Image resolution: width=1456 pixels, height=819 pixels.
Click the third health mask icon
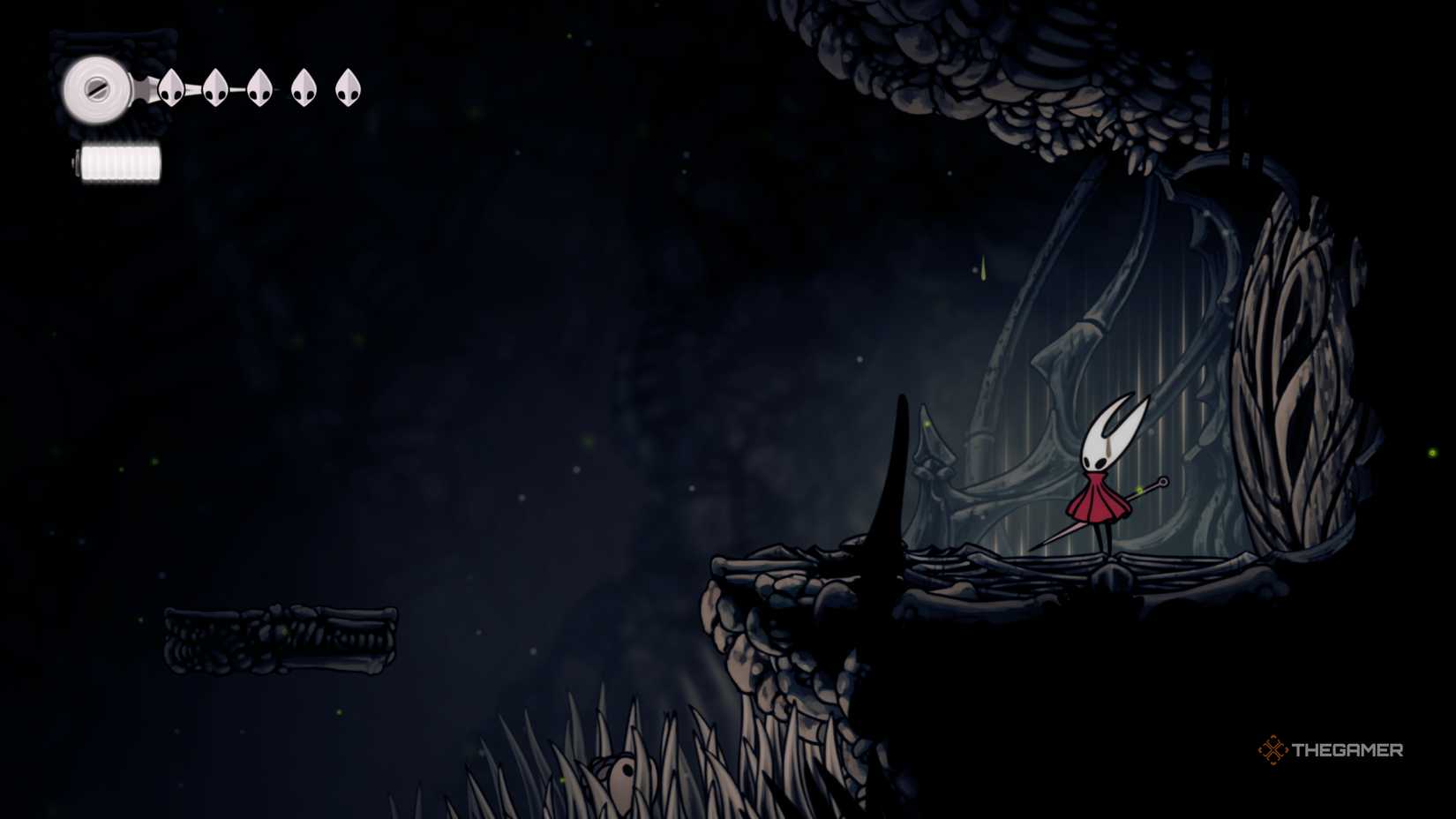coord(258,86)
